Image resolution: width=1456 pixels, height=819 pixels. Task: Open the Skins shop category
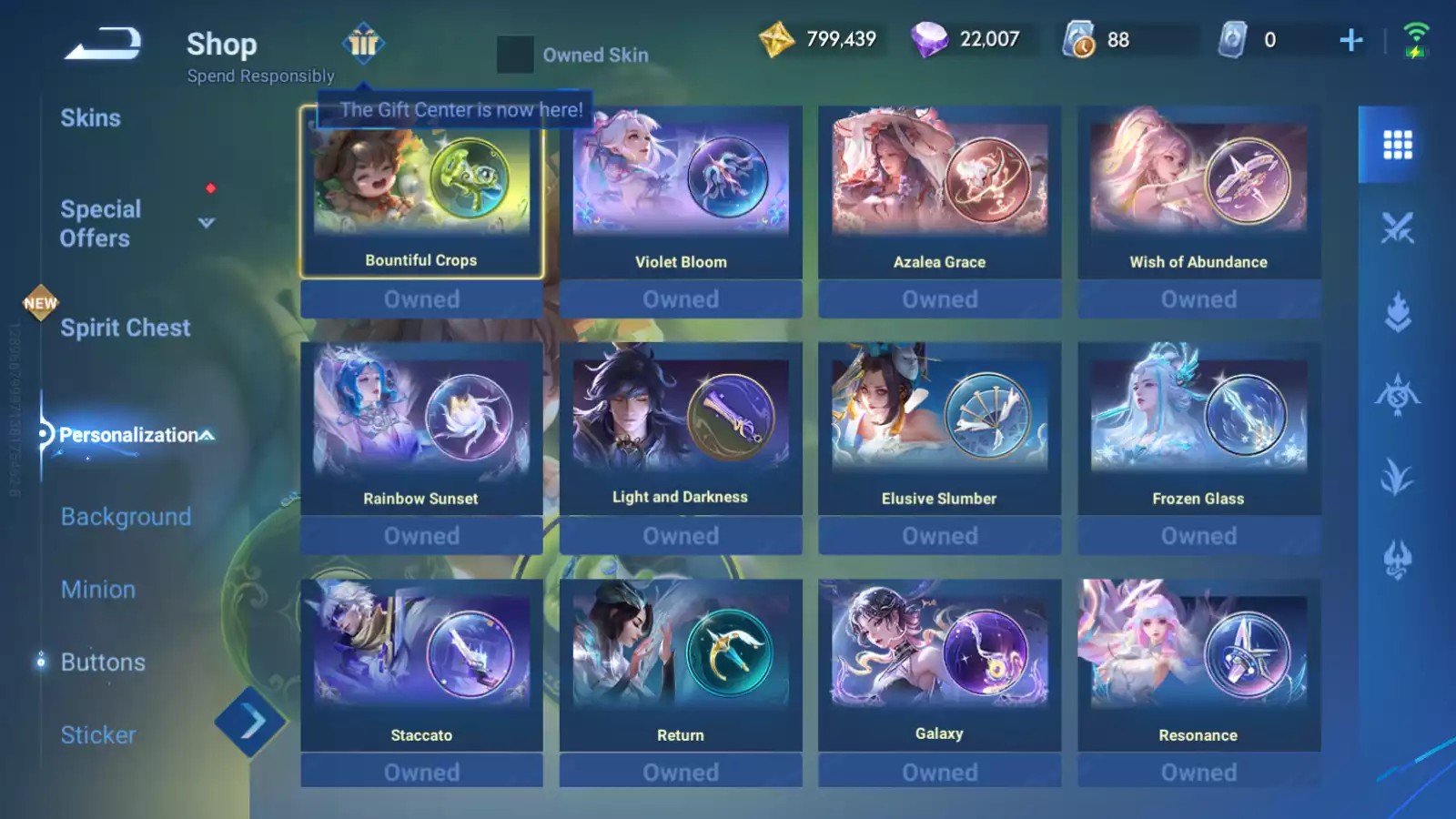90,118
